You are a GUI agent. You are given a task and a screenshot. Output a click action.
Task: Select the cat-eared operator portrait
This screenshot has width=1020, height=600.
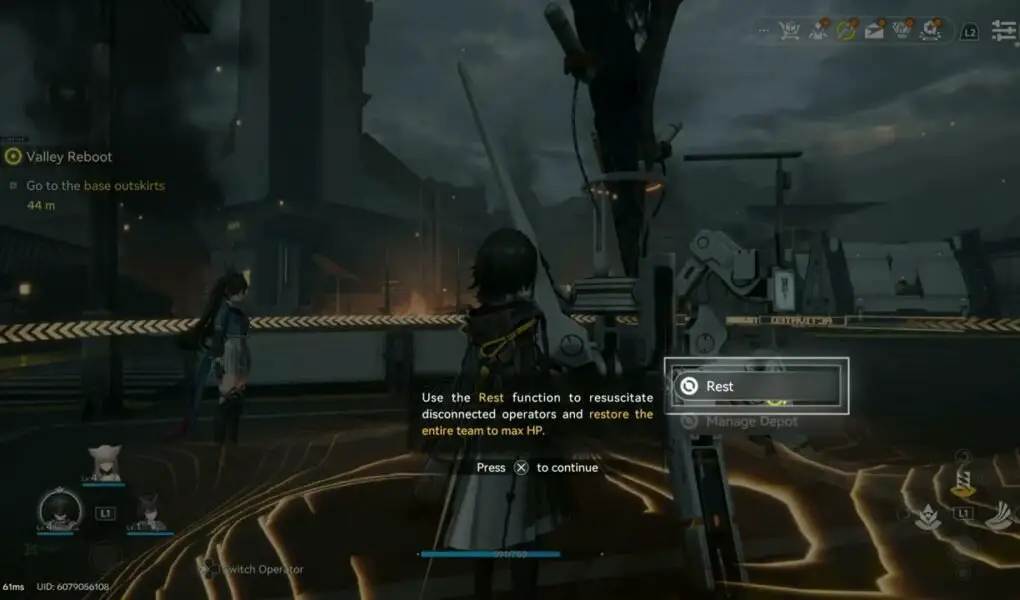[103, 463]
